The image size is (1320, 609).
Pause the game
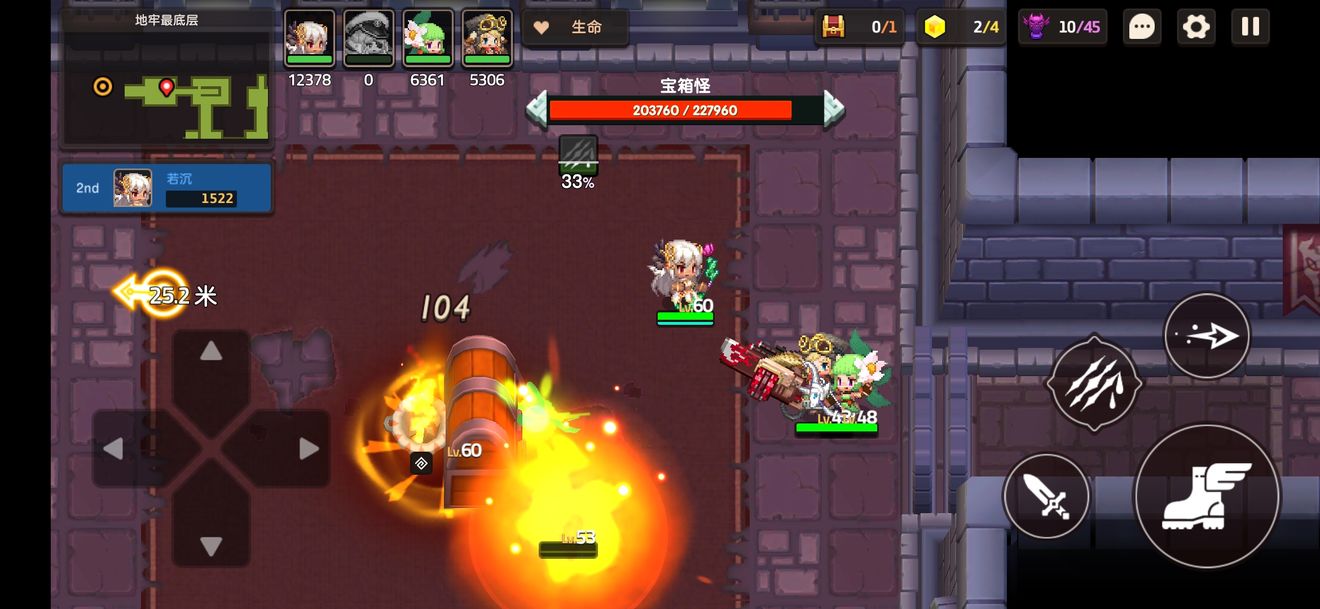1250,27
